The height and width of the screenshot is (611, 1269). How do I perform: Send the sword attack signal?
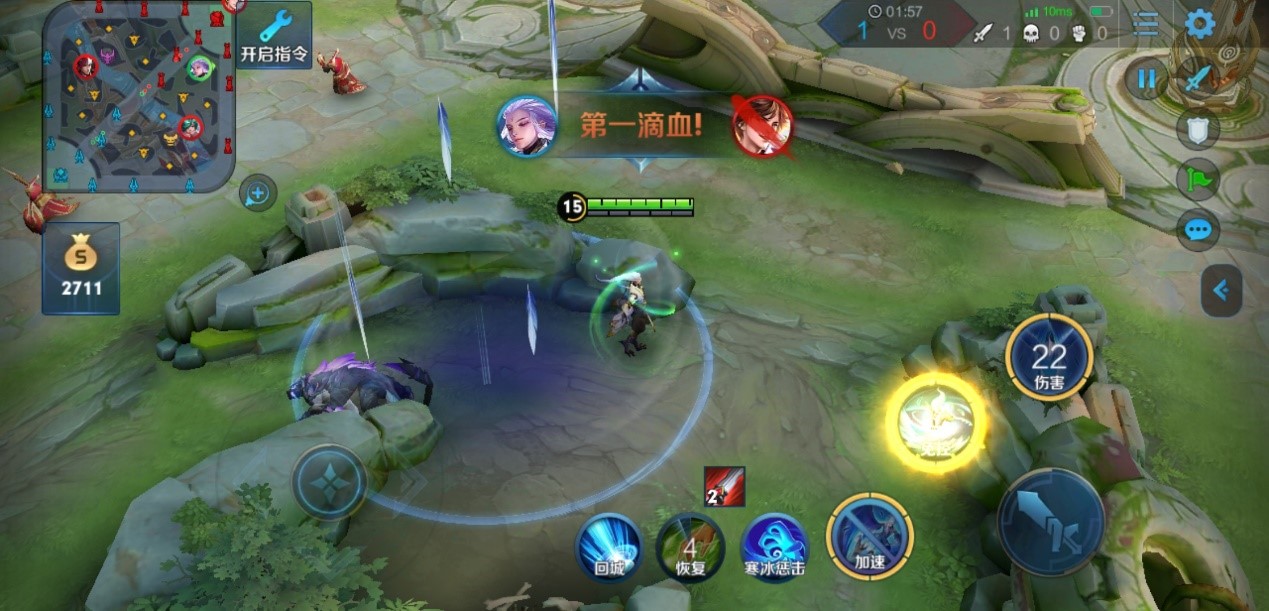point(1198,78)
